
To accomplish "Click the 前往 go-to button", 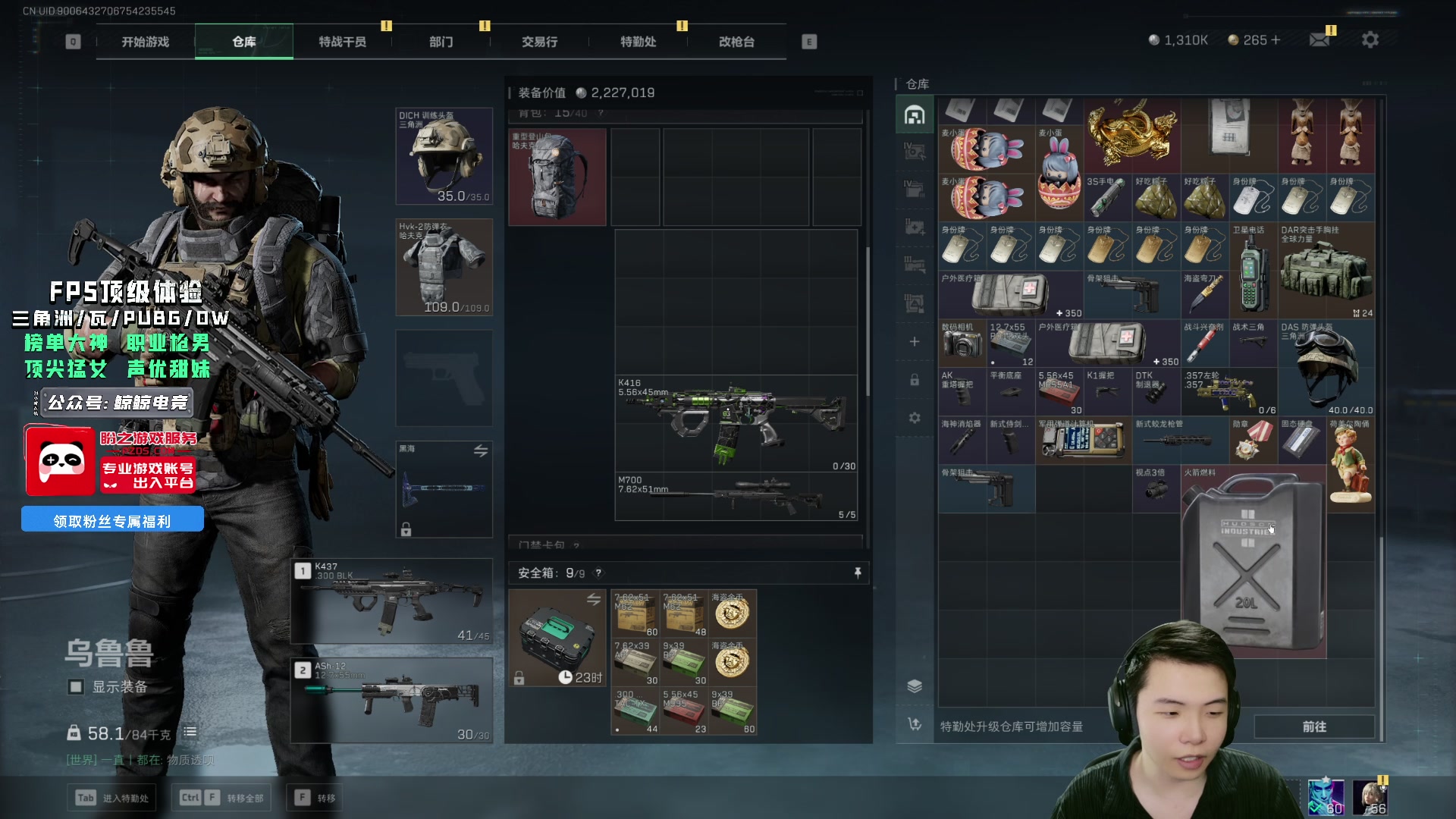I will (1313, 726).
